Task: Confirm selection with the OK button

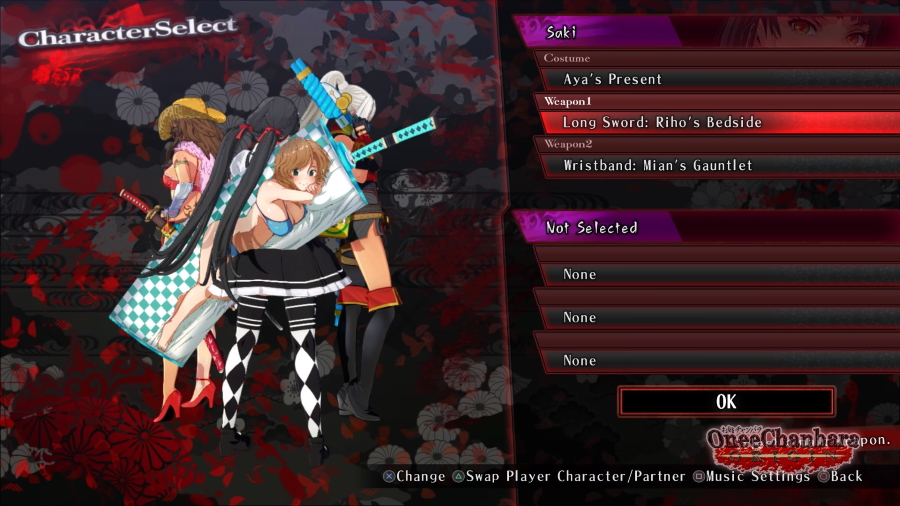Action: 726,401
